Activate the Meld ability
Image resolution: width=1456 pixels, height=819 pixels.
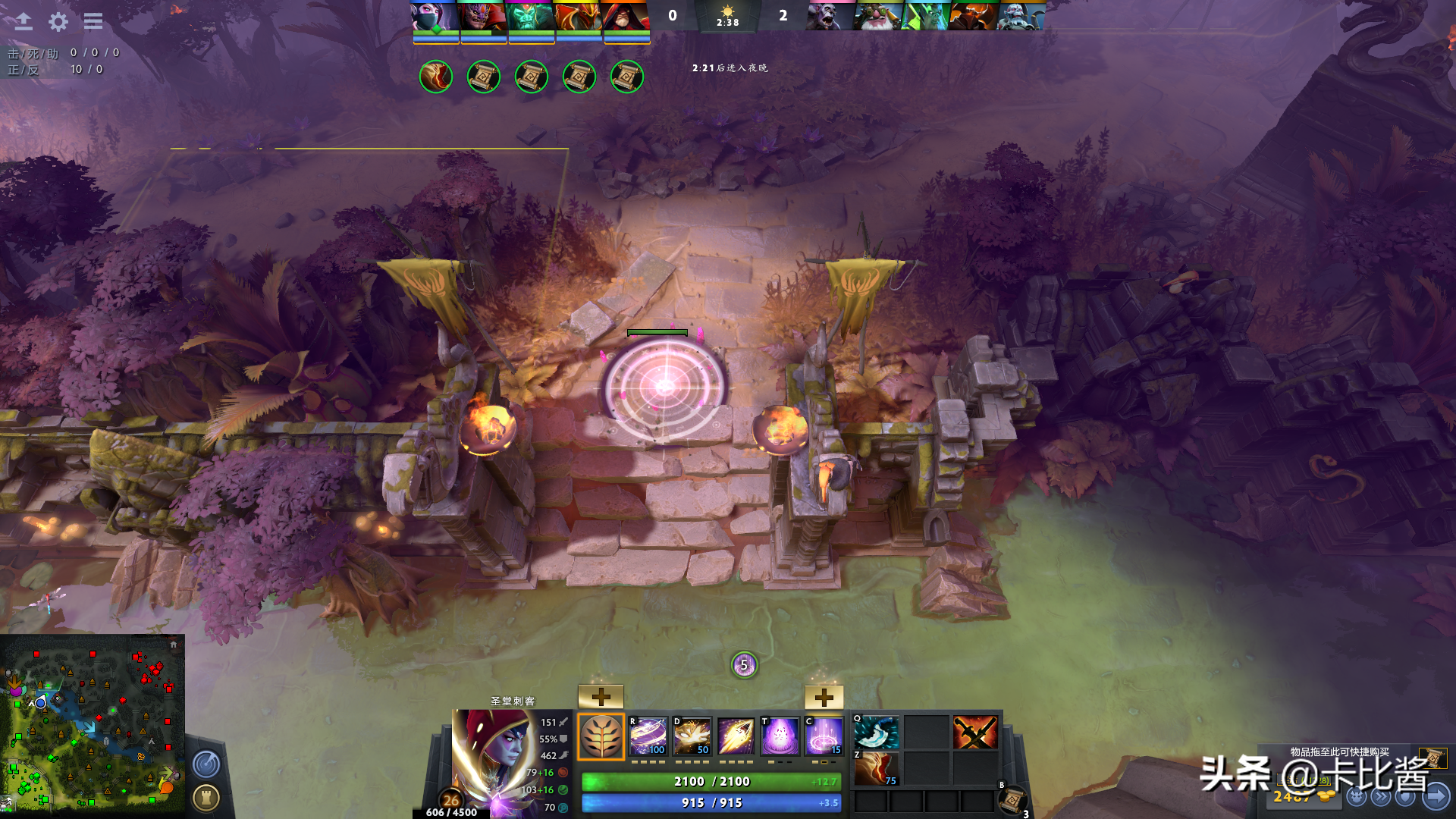pos(692,736)
